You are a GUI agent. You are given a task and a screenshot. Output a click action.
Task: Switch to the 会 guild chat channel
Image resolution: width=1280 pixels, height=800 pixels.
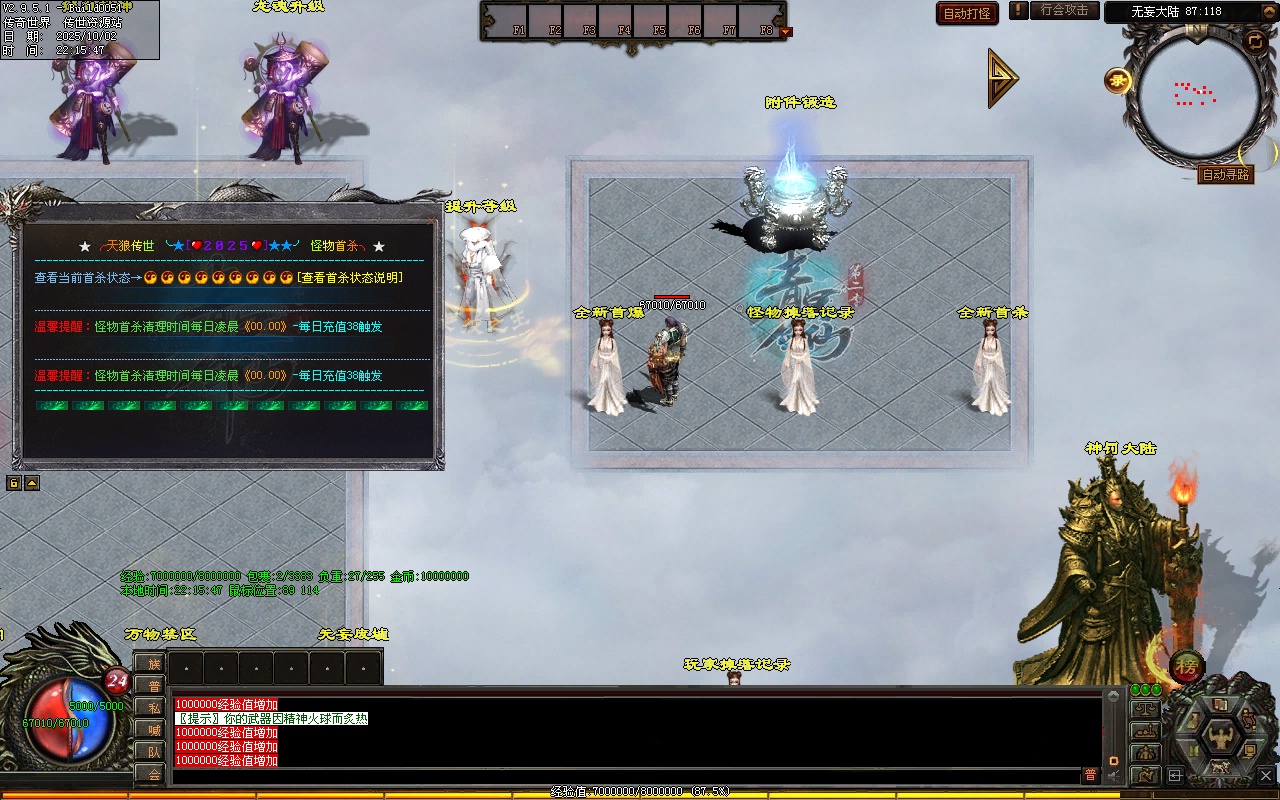point(153,774)
